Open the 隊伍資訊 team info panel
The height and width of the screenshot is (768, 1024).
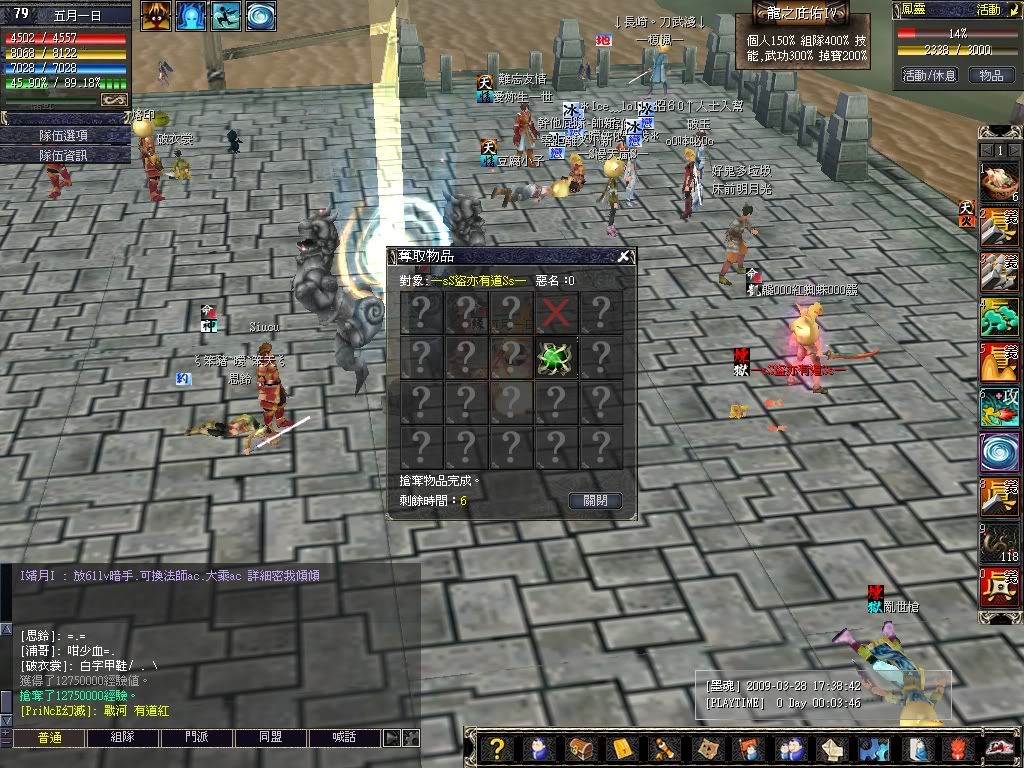coord(64,155)
